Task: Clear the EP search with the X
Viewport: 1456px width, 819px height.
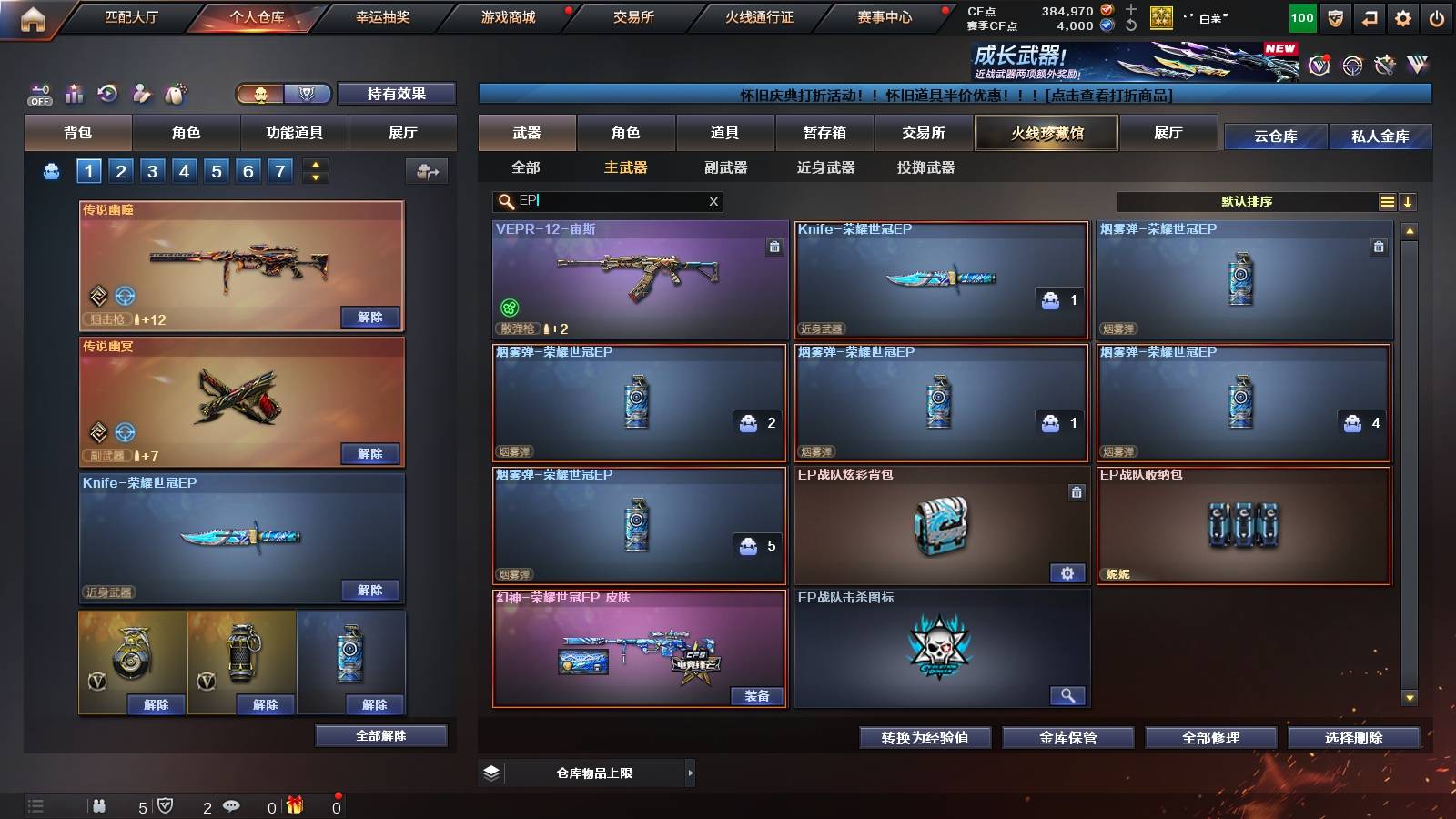Action: [x=714, y=201]
